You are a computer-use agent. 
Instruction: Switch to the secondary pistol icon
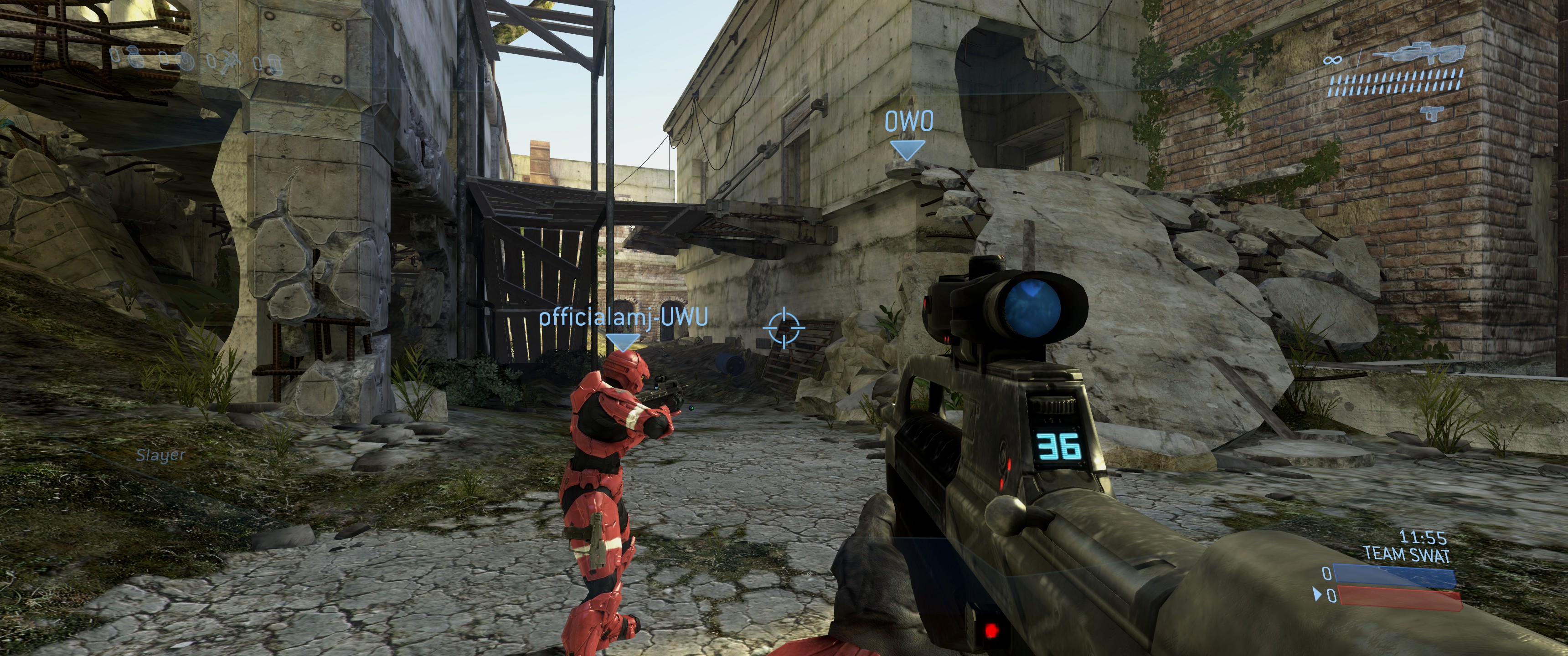pyautogui.click(x=1432, y=113)
